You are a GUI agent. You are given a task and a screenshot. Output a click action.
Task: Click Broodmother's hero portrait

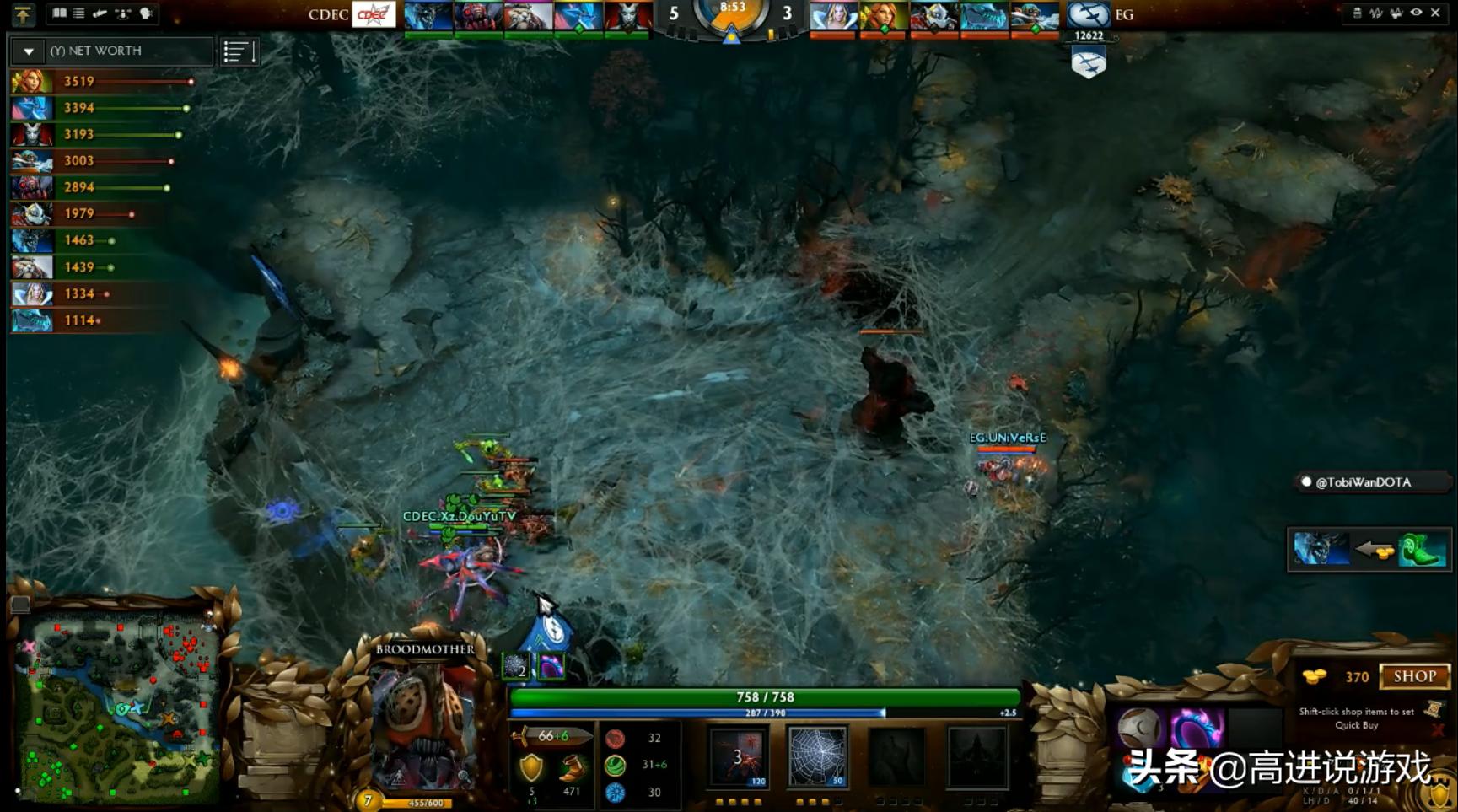coord(426,725)
